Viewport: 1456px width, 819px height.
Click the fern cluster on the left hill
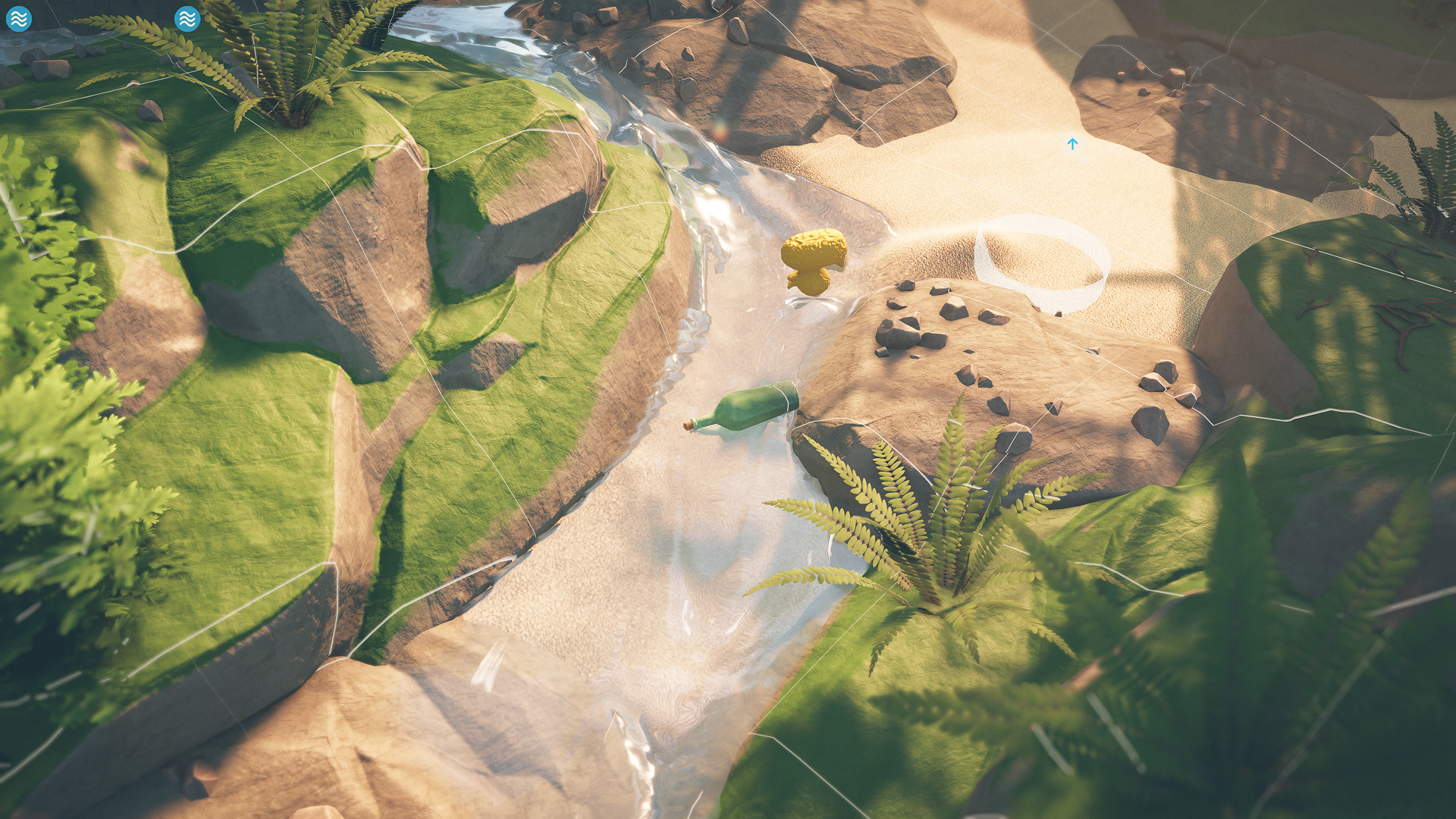point(288,76)
